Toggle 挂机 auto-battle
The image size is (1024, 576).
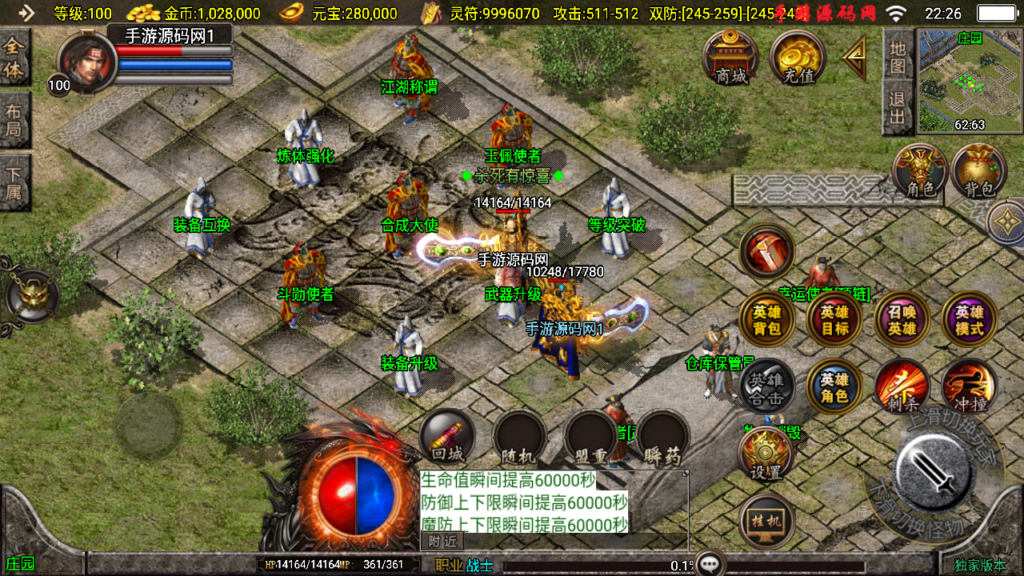click(766, 520)
